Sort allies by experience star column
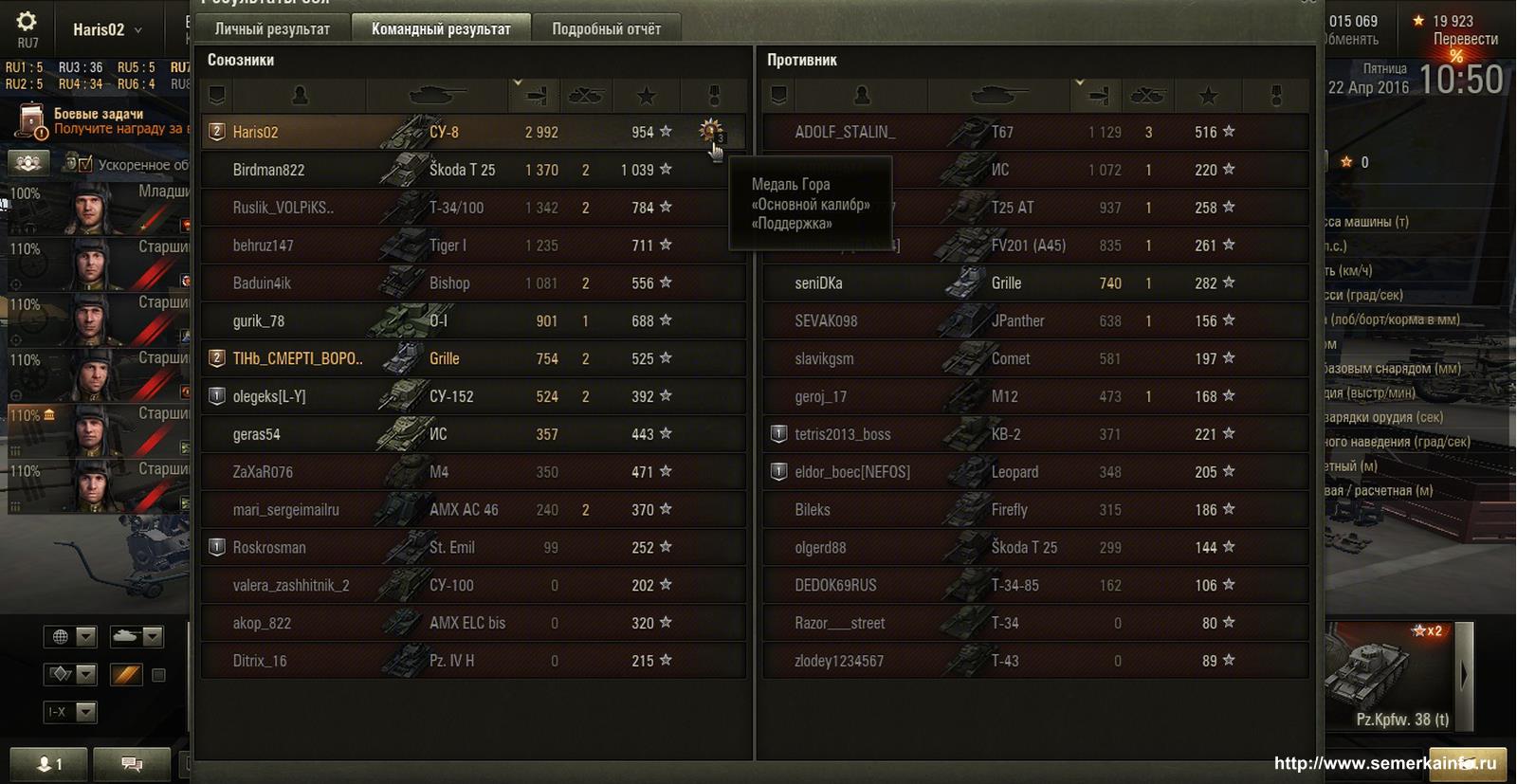Image resolution: width=1517 pixels, height=784 pixels. coord(647,95)
